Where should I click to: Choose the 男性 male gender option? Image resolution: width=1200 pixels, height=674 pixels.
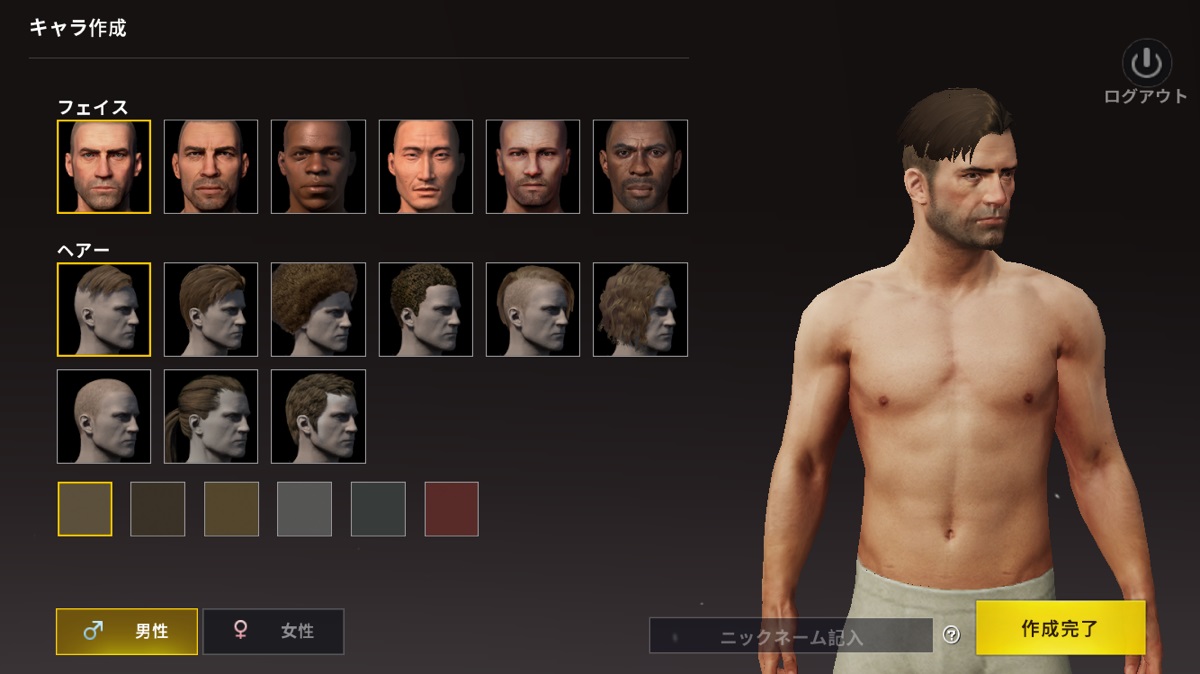tap(127, 631)
